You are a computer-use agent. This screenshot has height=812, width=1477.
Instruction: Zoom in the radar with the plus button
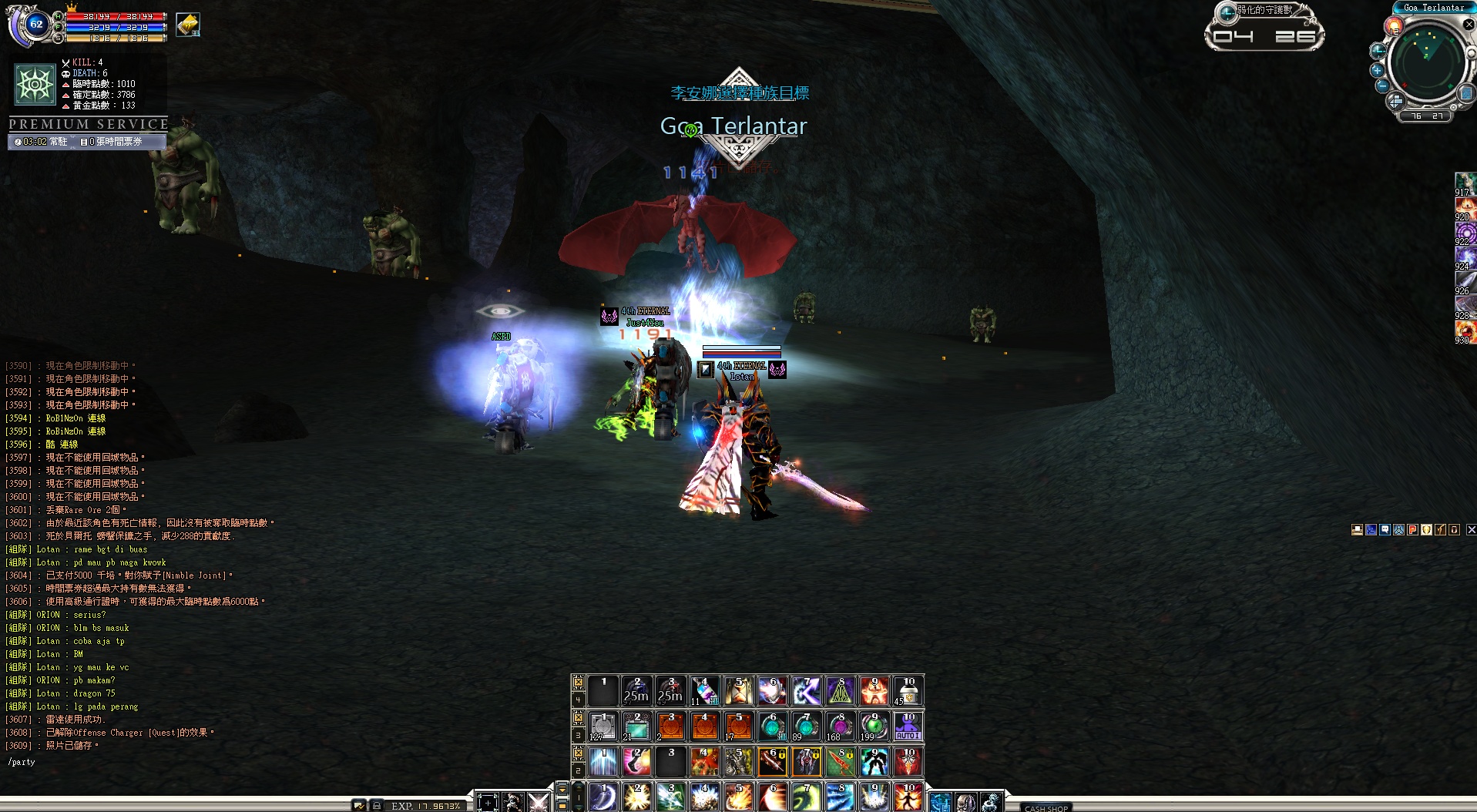coord(1378,69)
